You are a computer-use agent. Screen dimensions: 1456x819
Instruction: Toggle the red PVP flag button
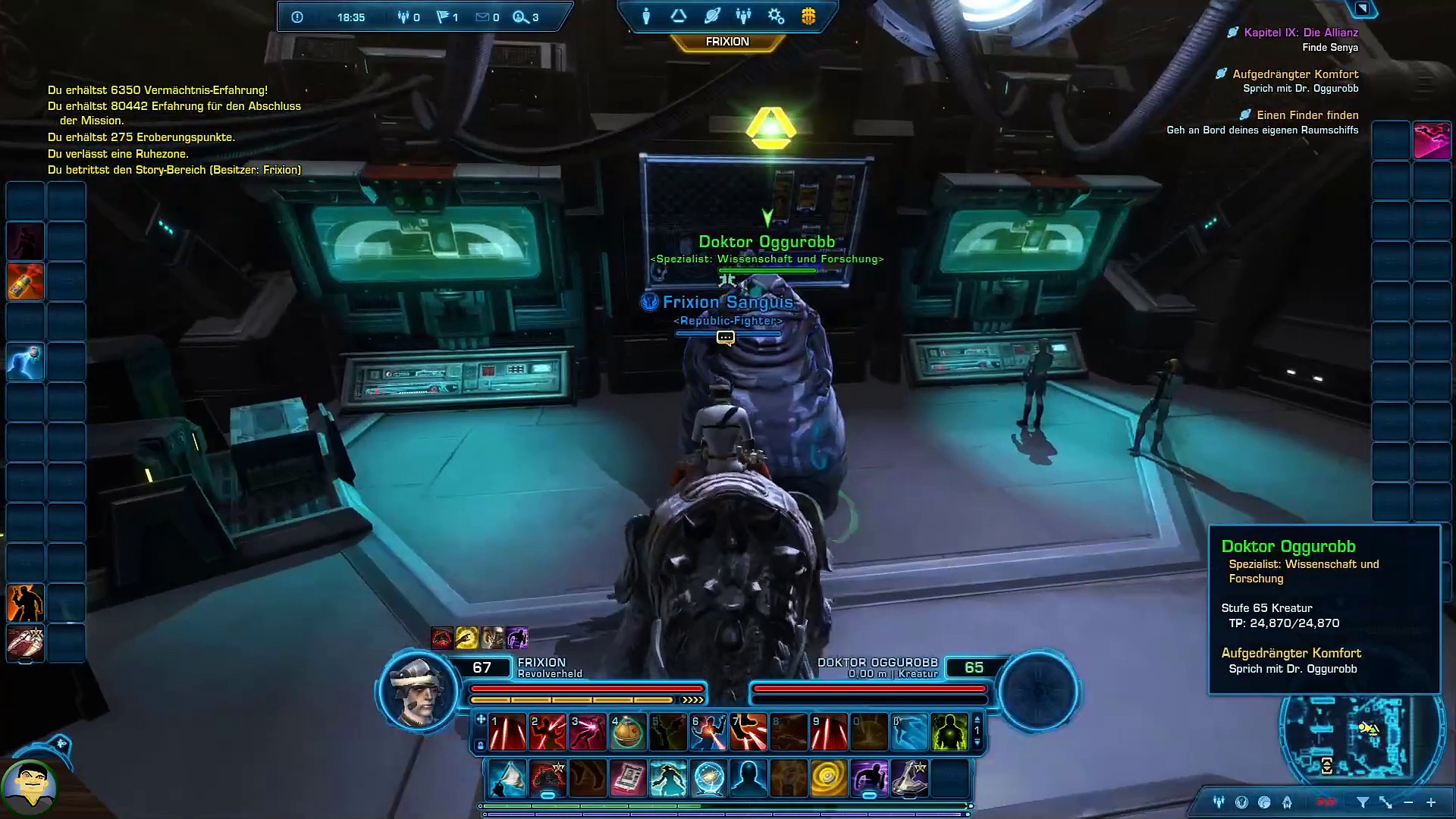pyautogui.click(x=1326, y=802)
